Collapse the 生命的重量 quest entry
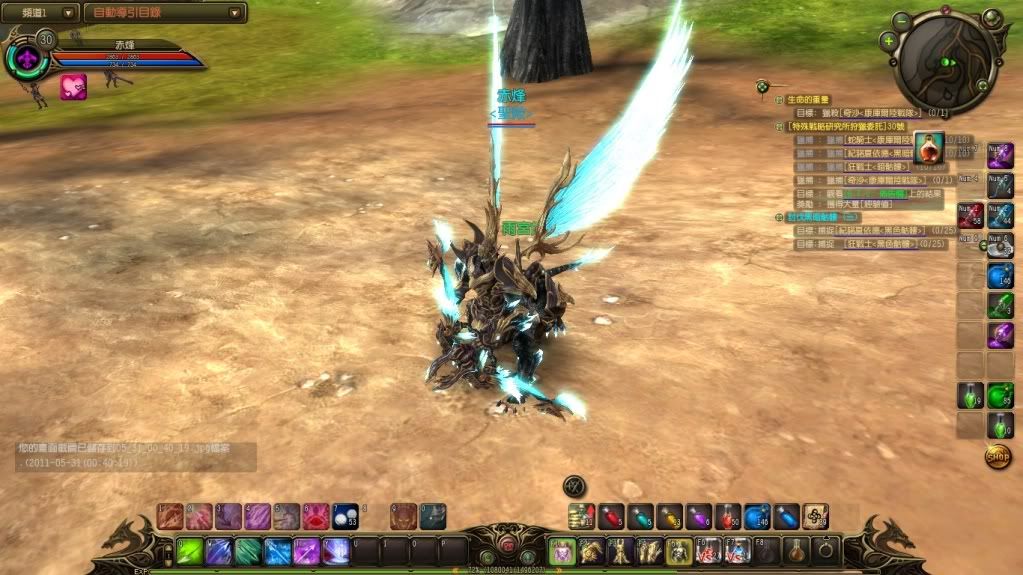Screen dimensions: 1023x575 pos(779,99)
